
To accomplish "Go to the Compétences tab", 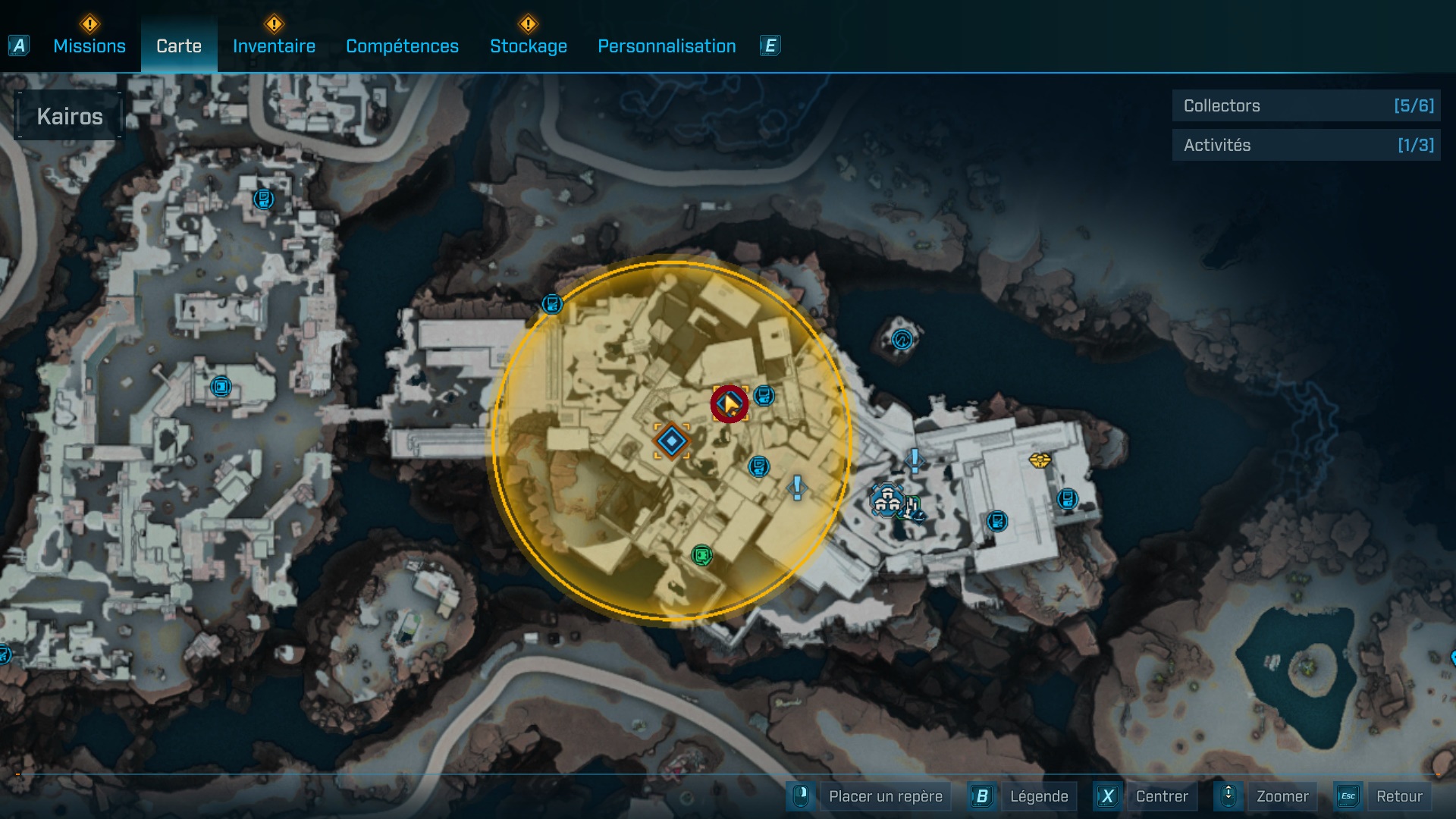I will pos(402,46).
